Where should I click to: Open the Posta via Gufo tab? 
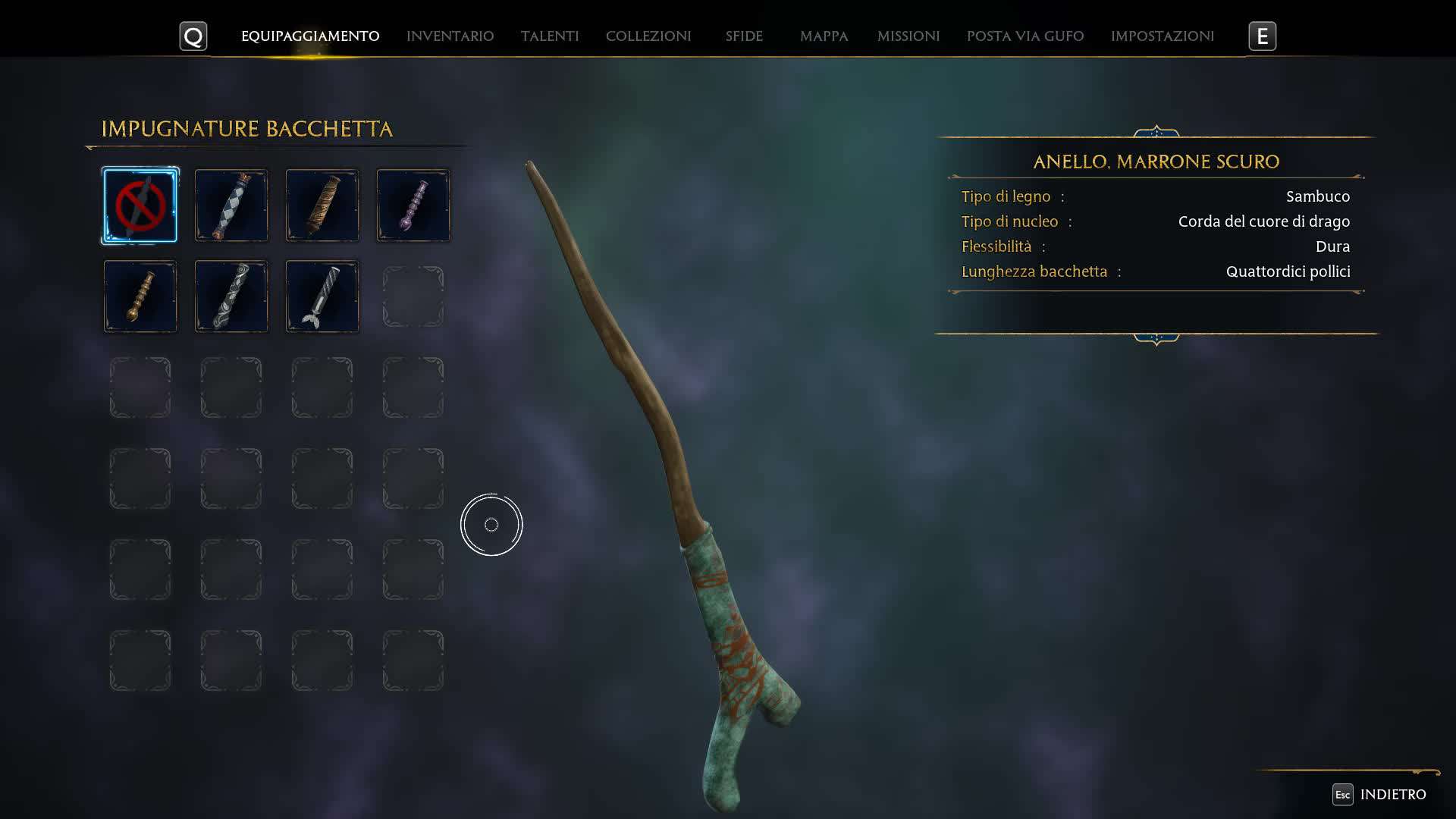1025,36
